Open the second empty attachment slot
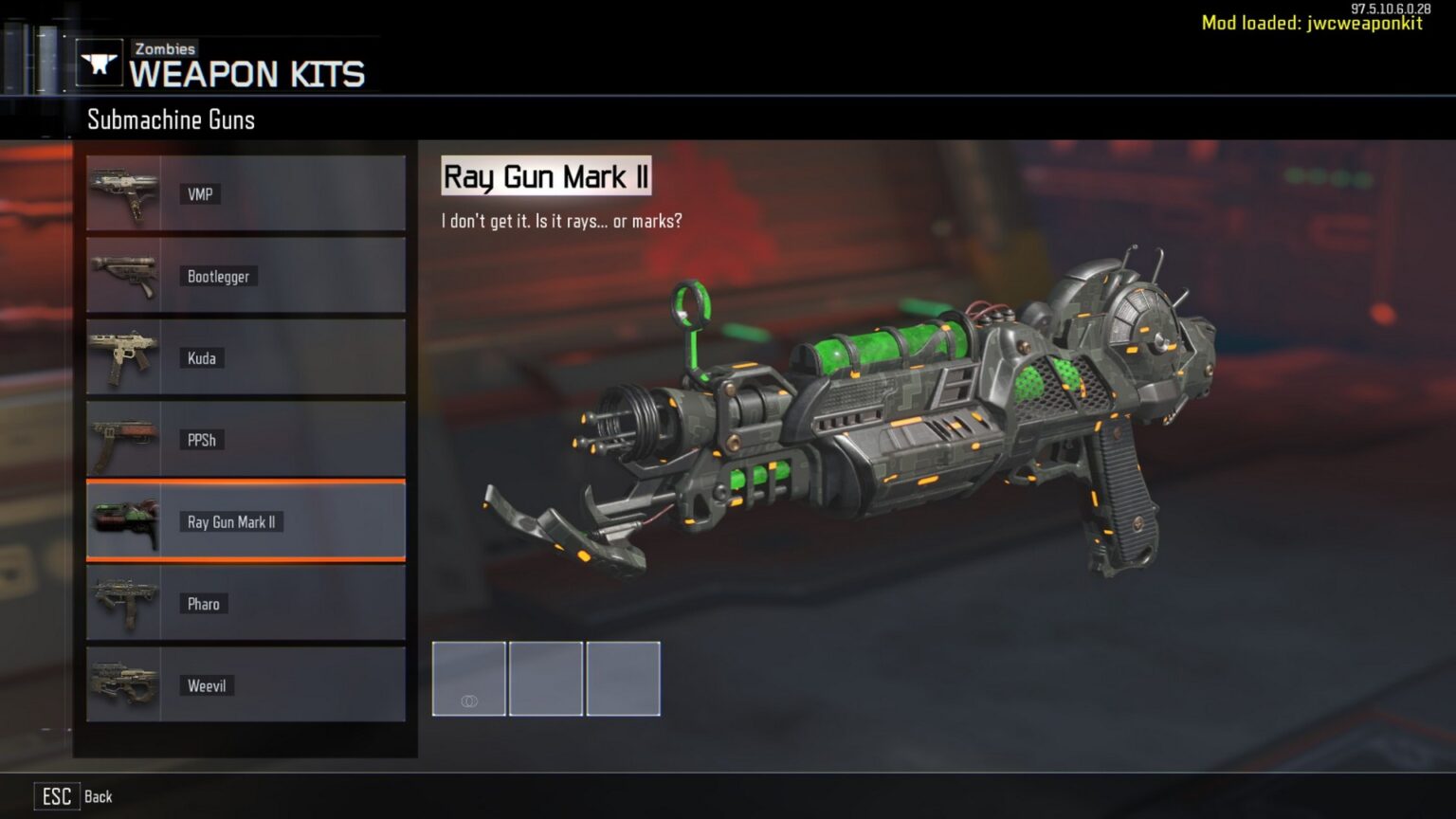 point(546,679)
